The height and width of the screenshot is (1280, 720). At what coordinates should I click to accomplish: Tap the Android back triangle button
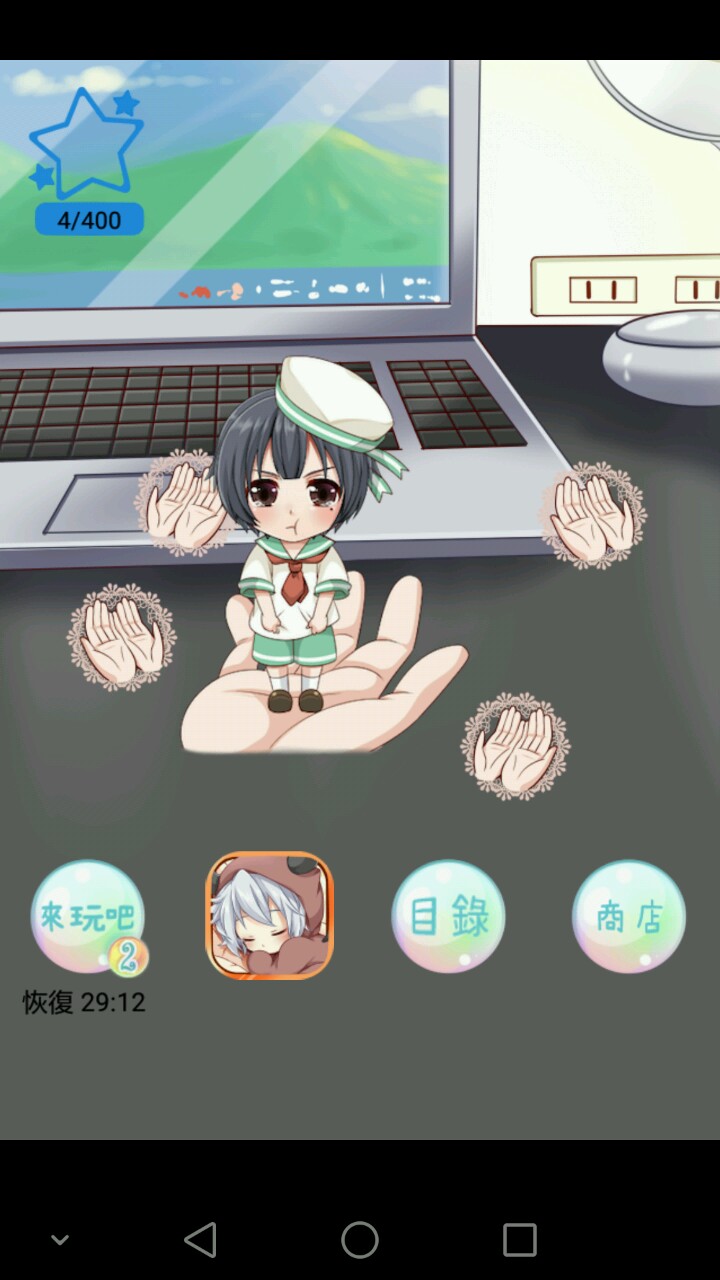point(201,1240)
